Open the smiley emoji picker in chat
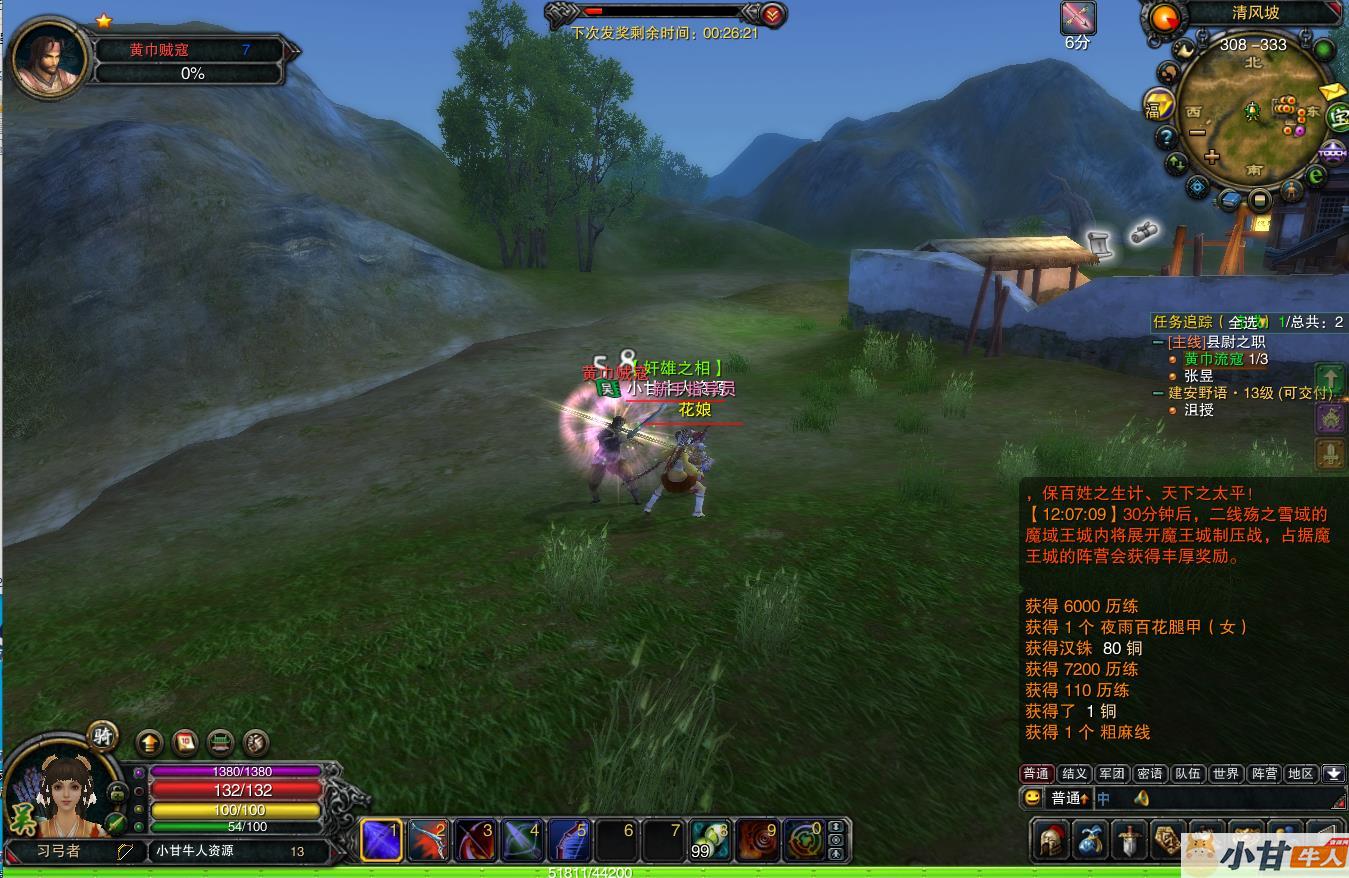The image size is (1349, 878). click(x=1031, y=798)
